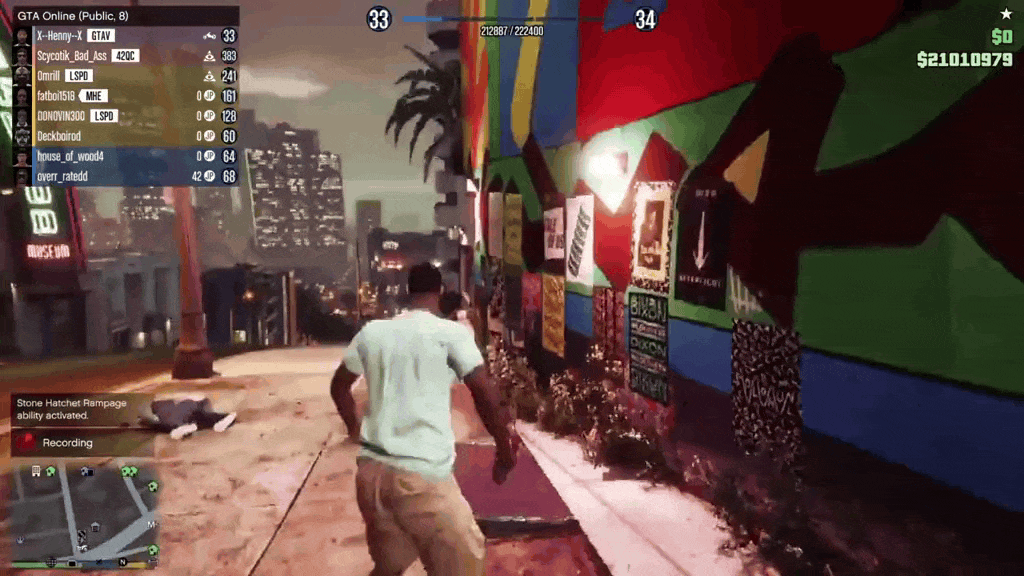Viewport: 1024px width, 576px height.
Task: Select player fatboi1518 in the list
Action: point(57,96)
